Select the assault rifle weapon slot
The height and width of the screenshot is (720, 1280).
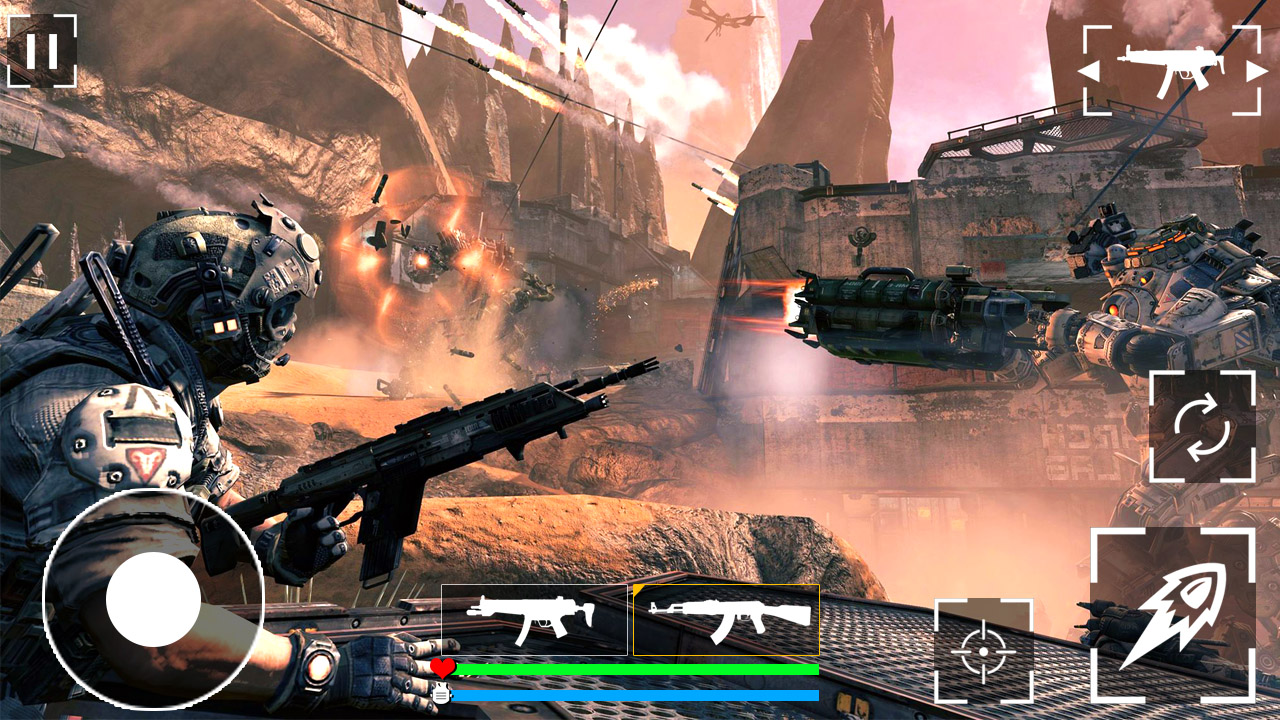tap(726, 620)
